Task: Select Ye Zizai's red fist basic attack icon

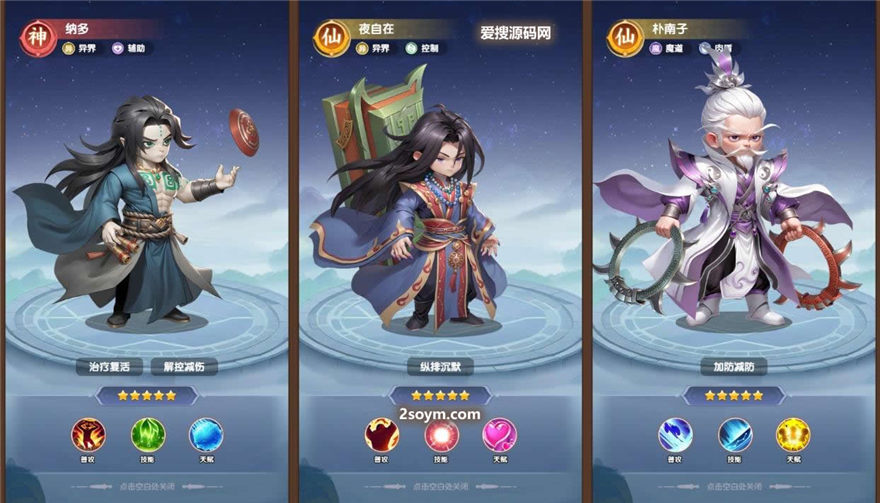Action: pos(382,434)
